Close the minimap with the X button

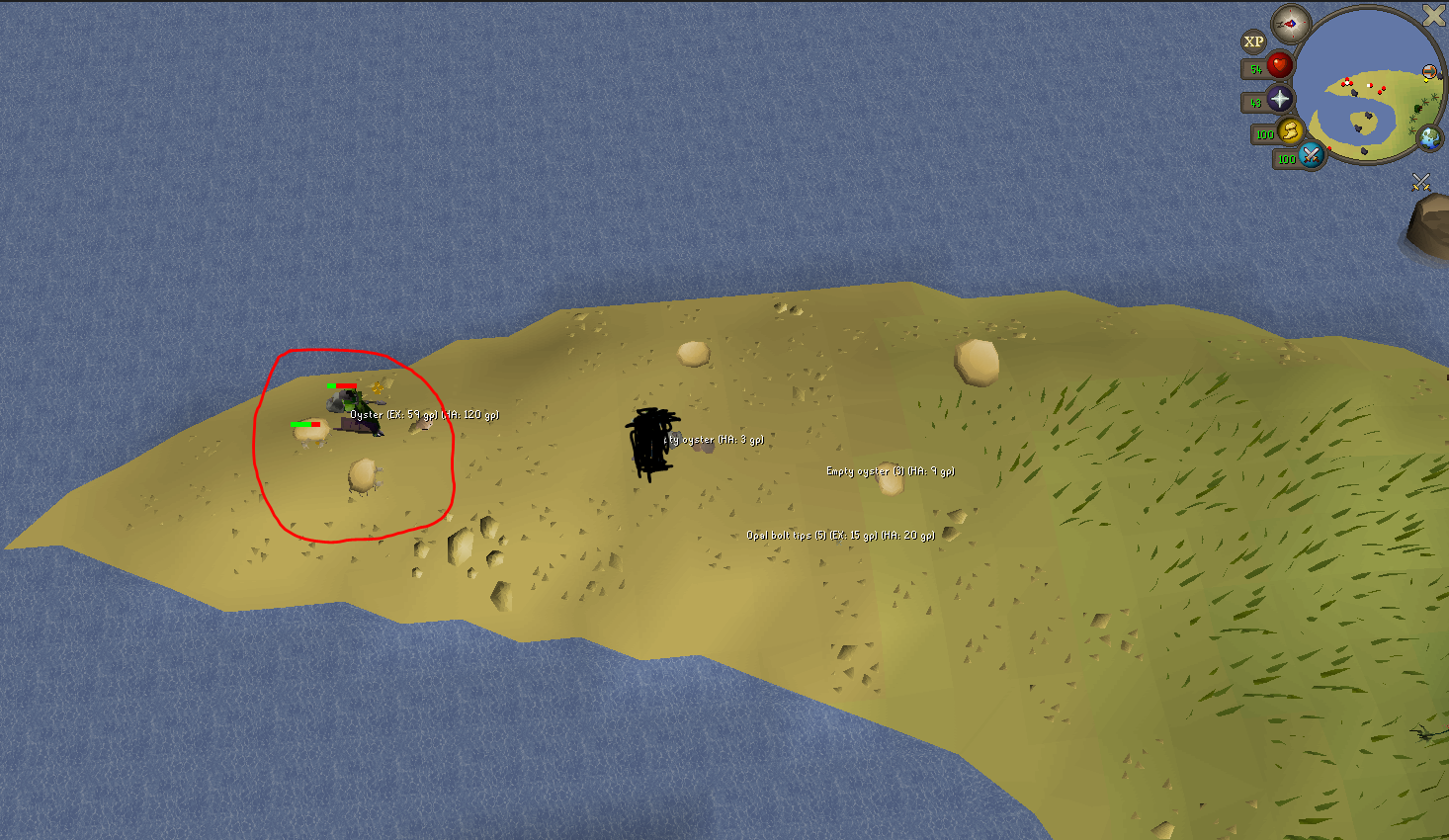1433,14
